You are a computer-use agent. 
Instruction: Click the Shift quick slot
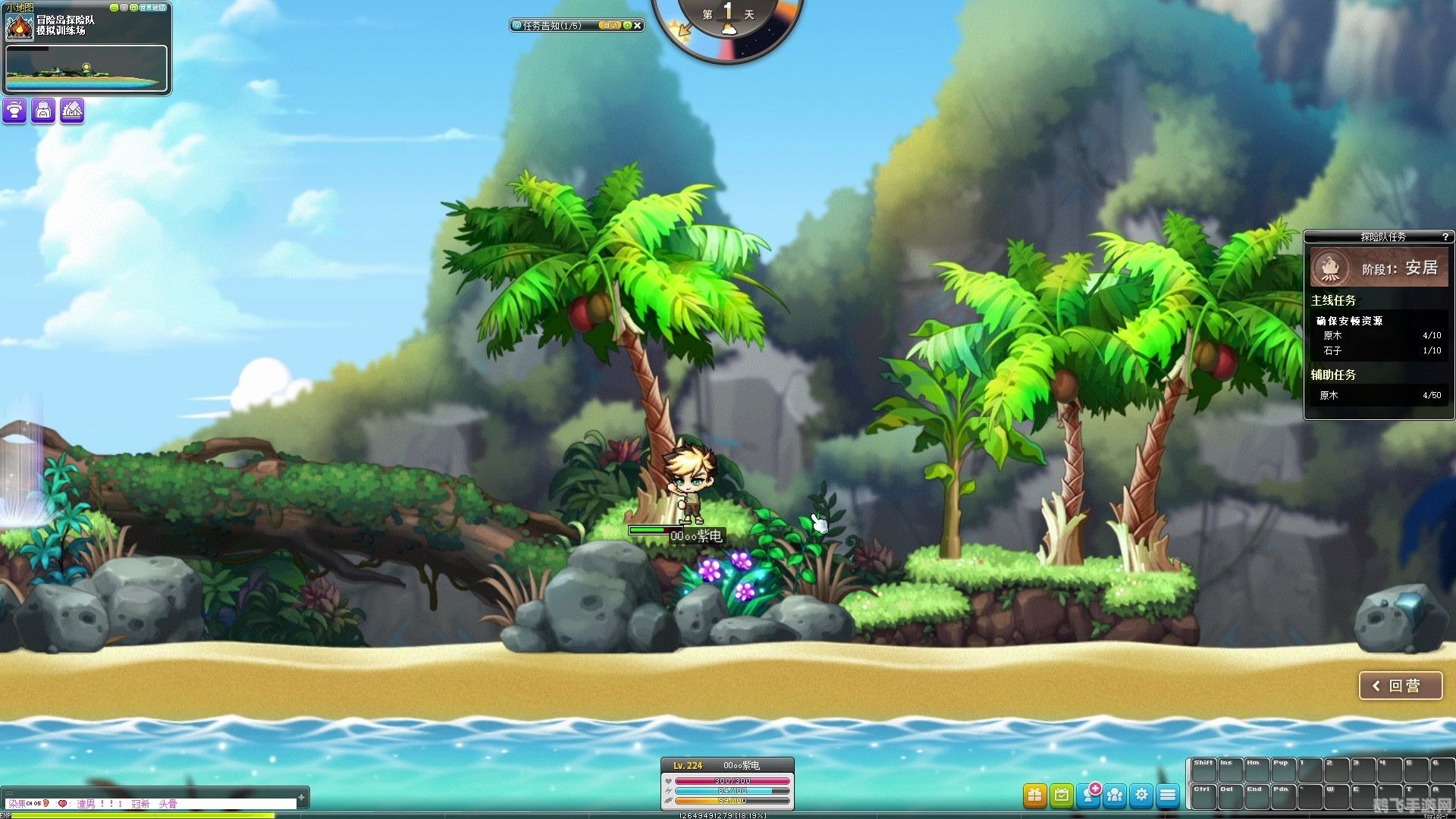click(x=1203, y=769)
